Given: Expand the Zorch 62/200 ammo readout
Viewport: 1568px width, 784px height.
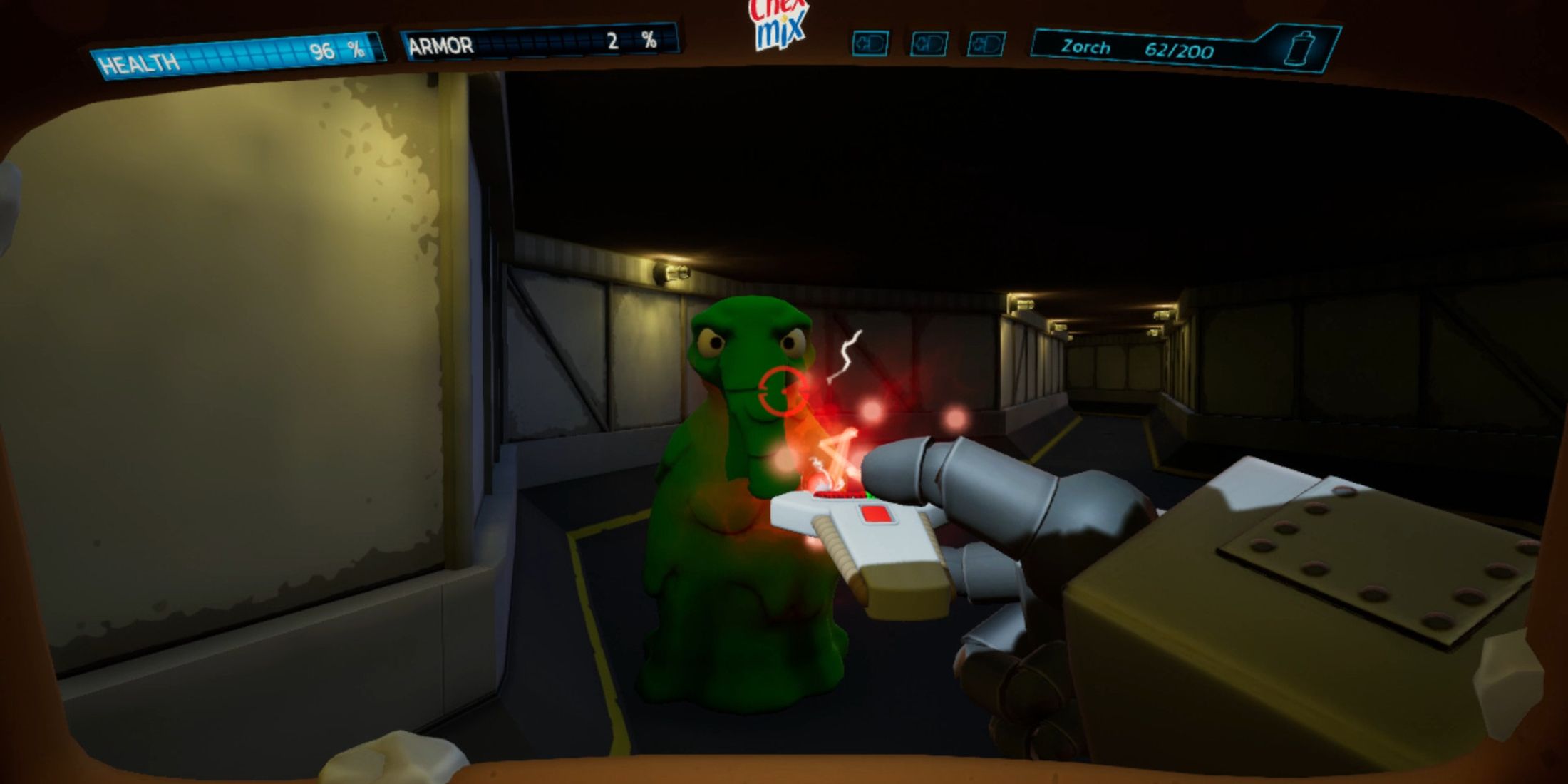Looking at the screenshot, I should pos(1180,48).
